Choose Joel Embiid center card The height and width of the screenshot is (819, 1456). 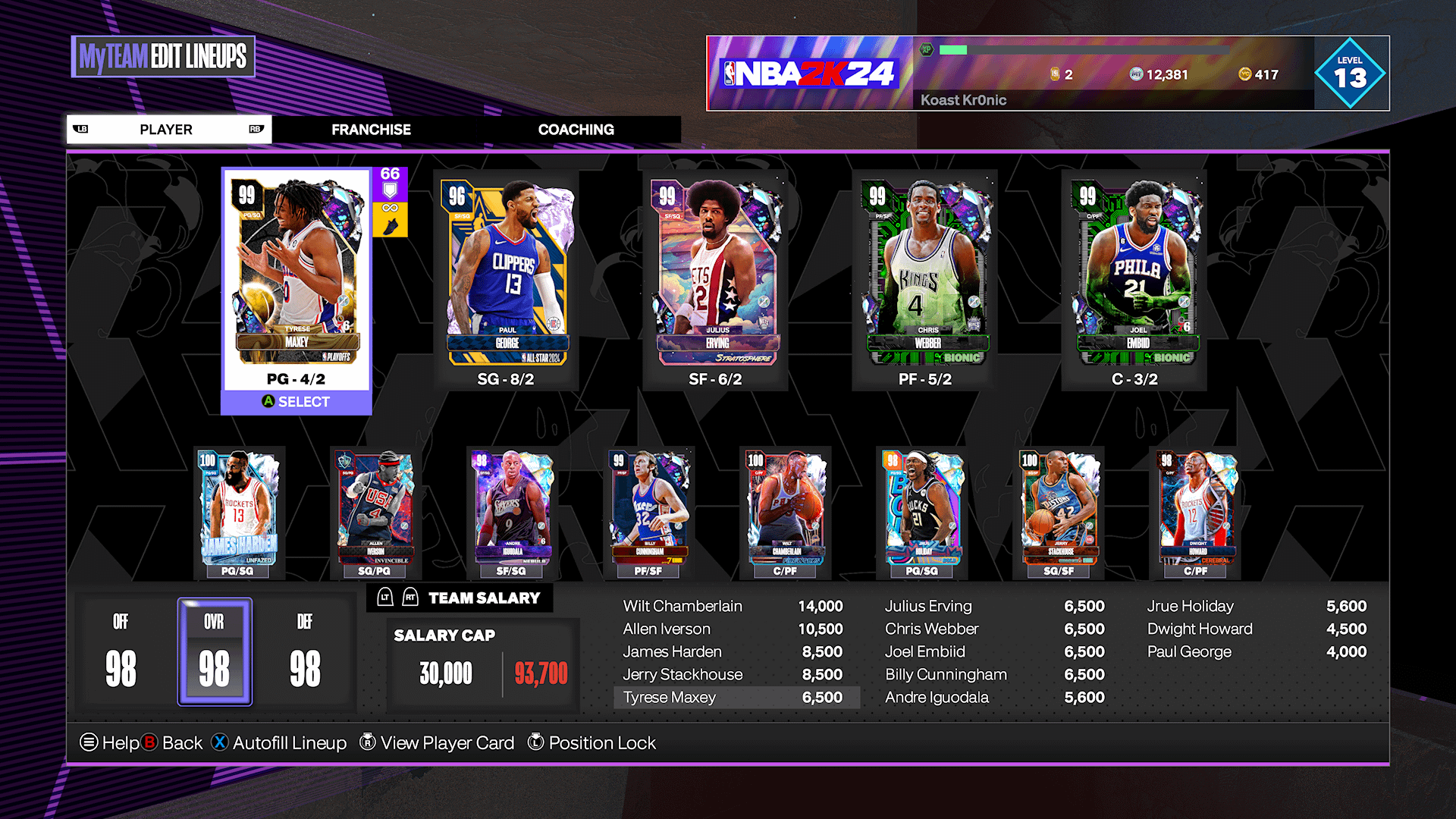pyautogui.click(x=1134, y=273)
